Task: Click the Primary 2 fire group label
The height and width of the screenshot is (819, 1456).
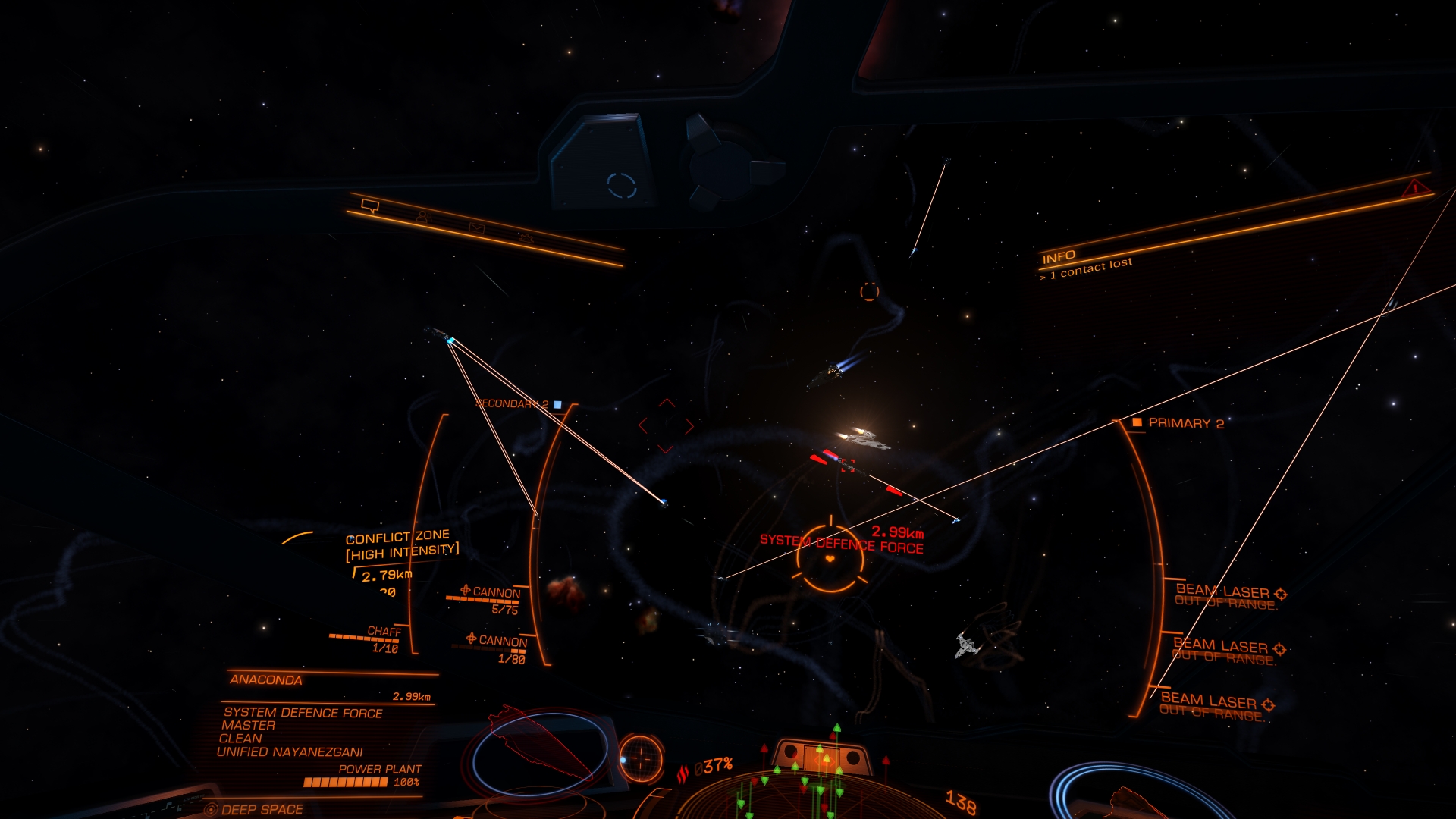Action: click(x=1185, y=423)
